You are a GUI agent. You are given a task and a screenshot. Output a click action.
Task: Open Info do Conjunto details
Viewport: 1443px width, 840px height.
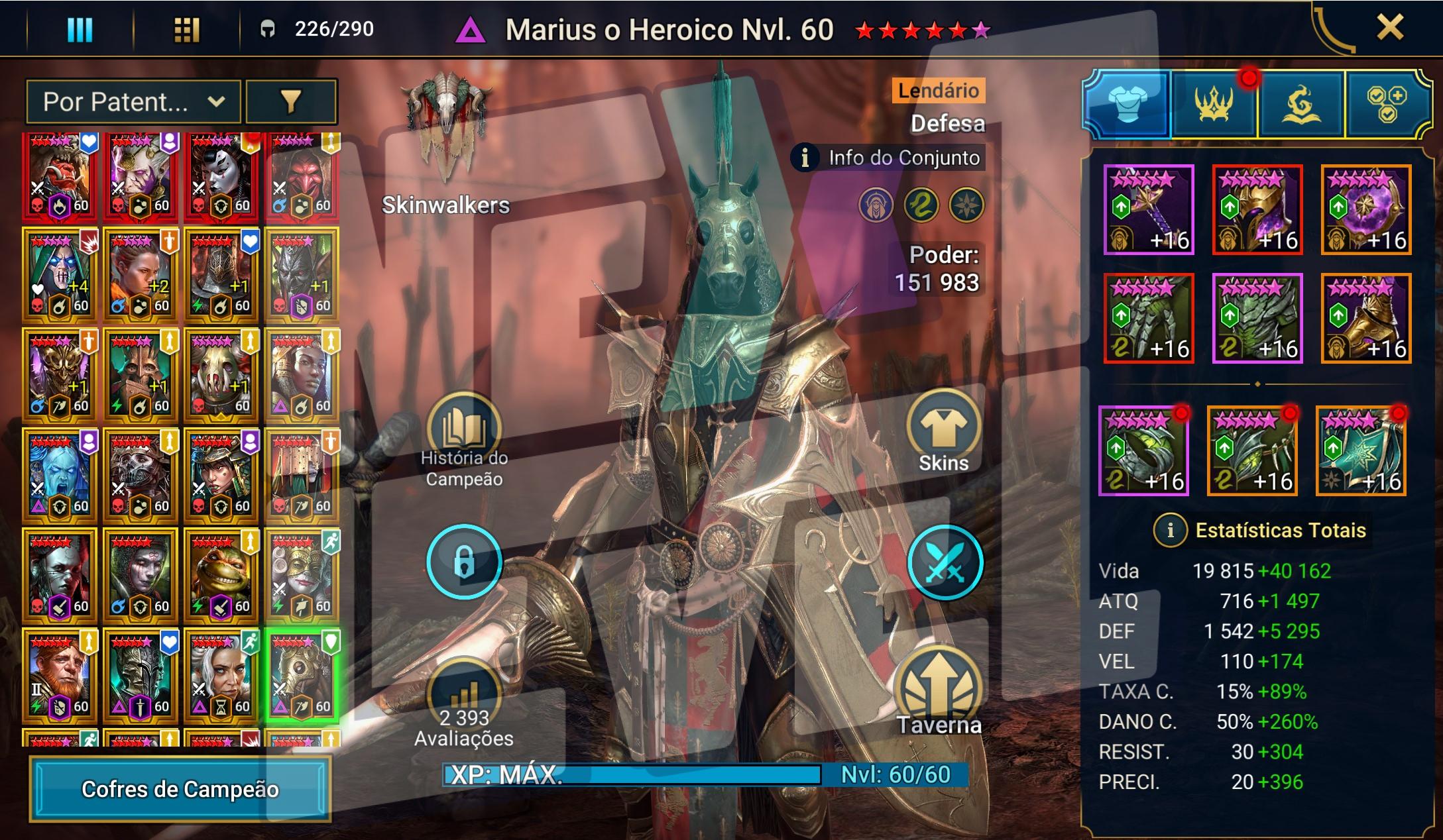[x=889, y=158]
